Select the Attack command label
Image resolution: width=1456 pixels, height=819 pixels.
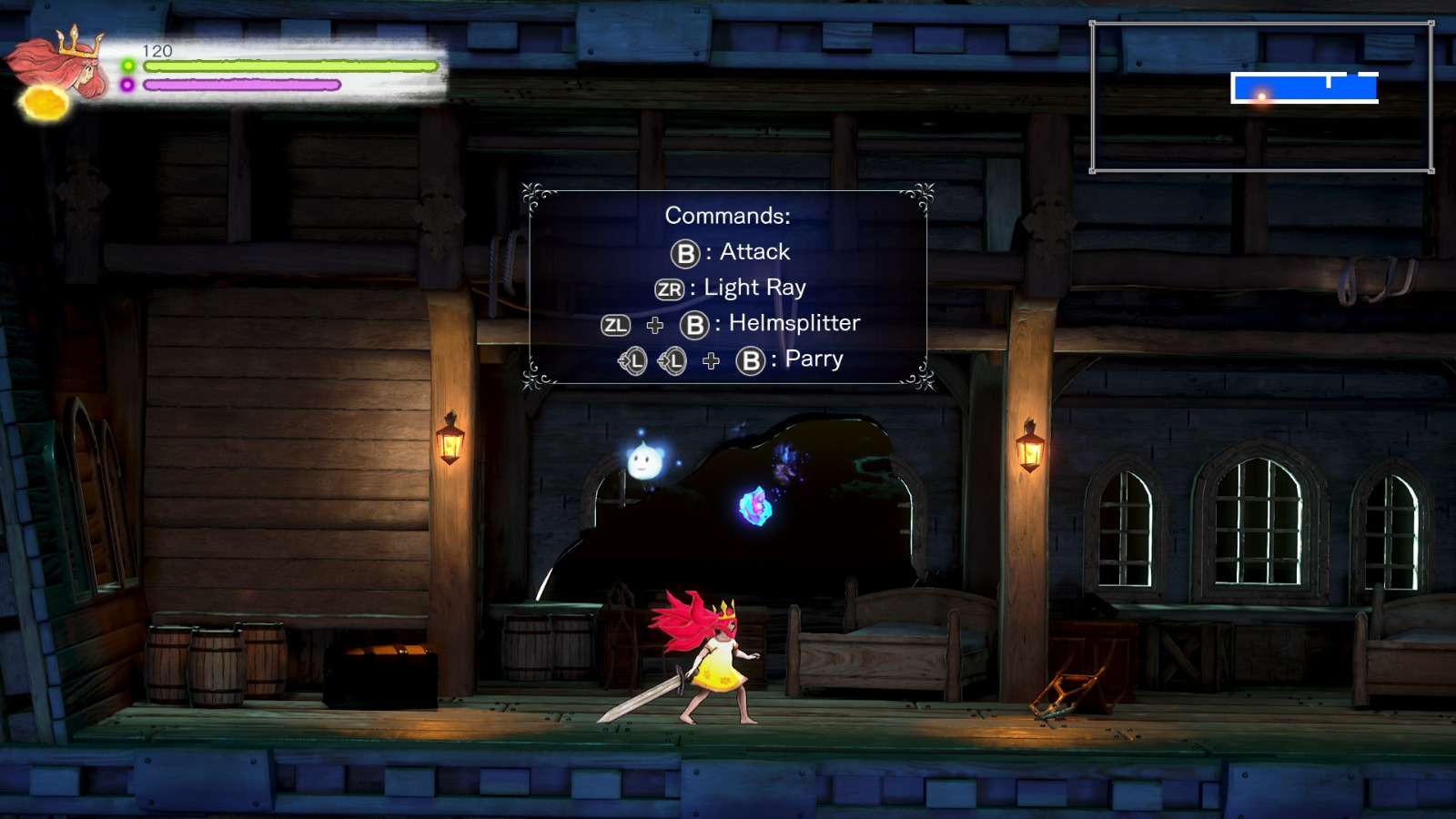click(x=753, y=252)
